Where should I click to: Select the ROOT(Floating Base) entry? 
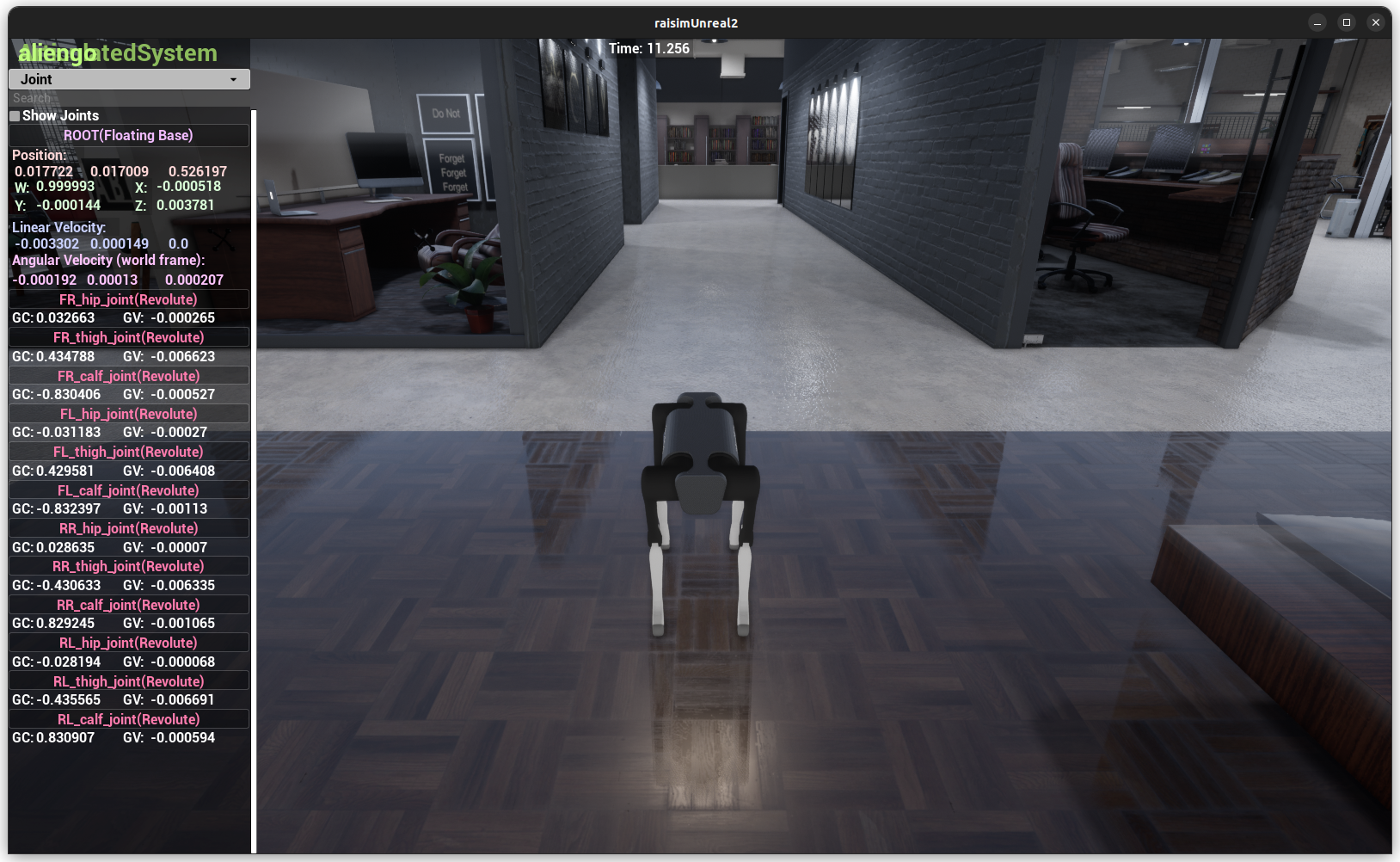pos(128,135)
